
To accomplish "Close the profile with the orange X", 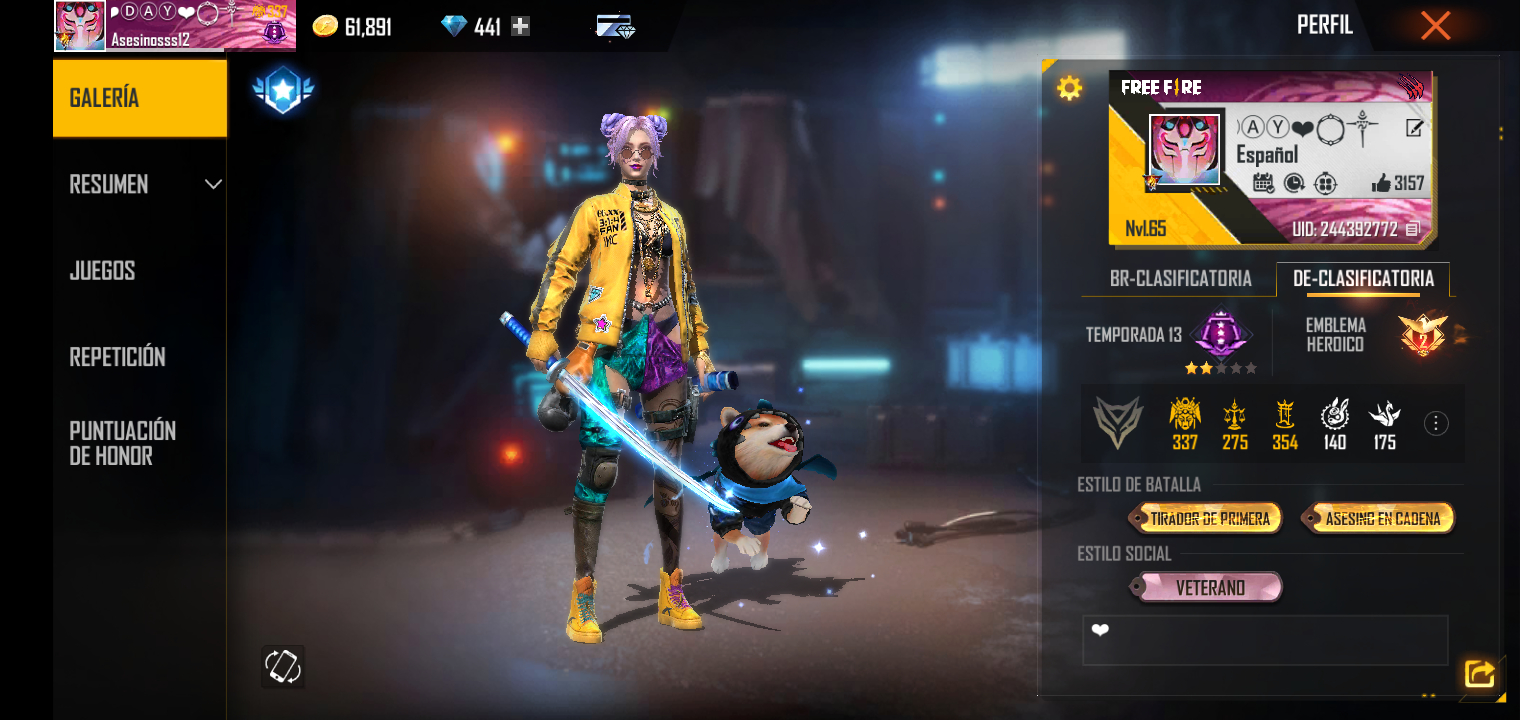I will point(1435,26).
